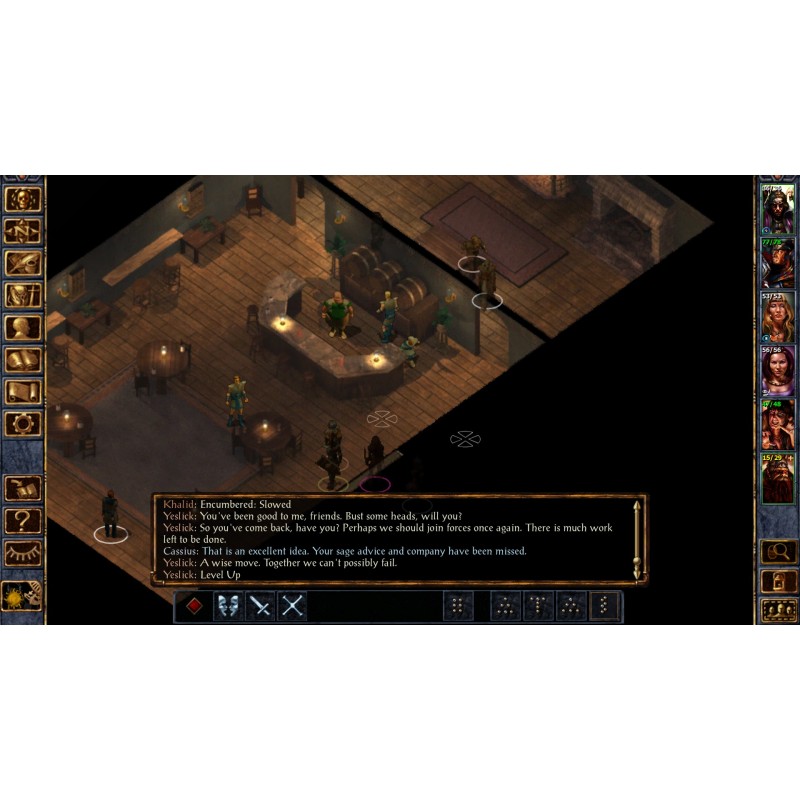Click the red diamond action button
The image size is (800, 800).
(x=194, y=606)
